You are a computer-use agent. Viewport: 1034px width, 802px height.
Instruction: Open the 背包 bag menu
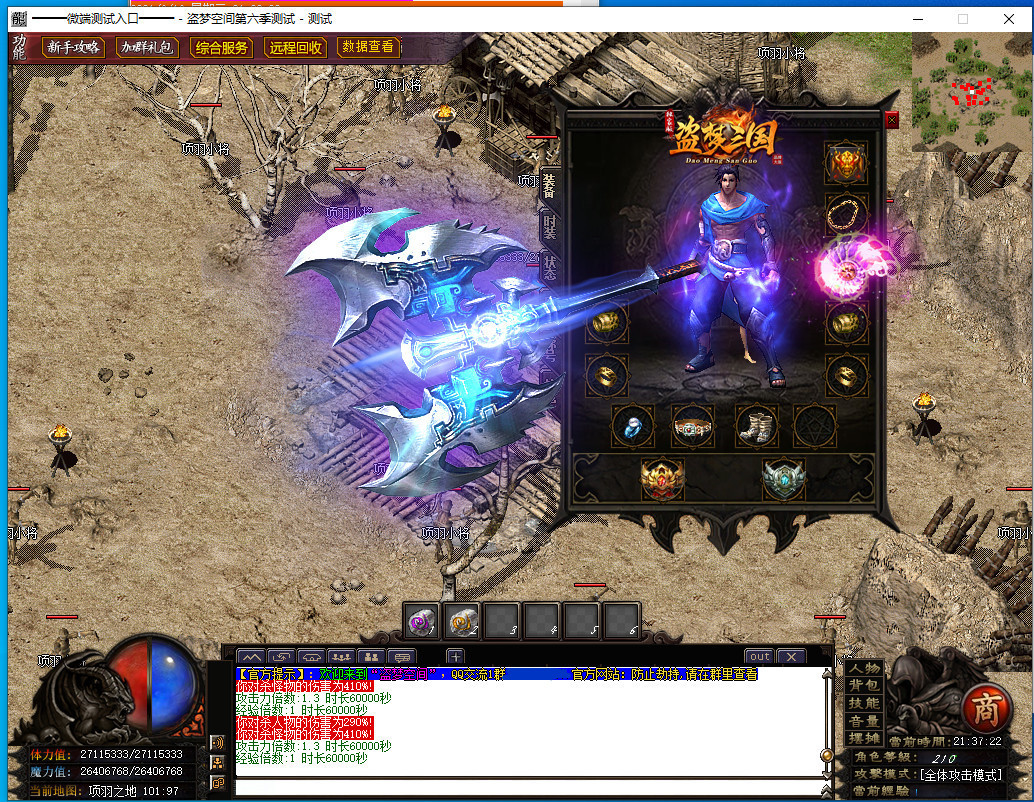point(864,685)
